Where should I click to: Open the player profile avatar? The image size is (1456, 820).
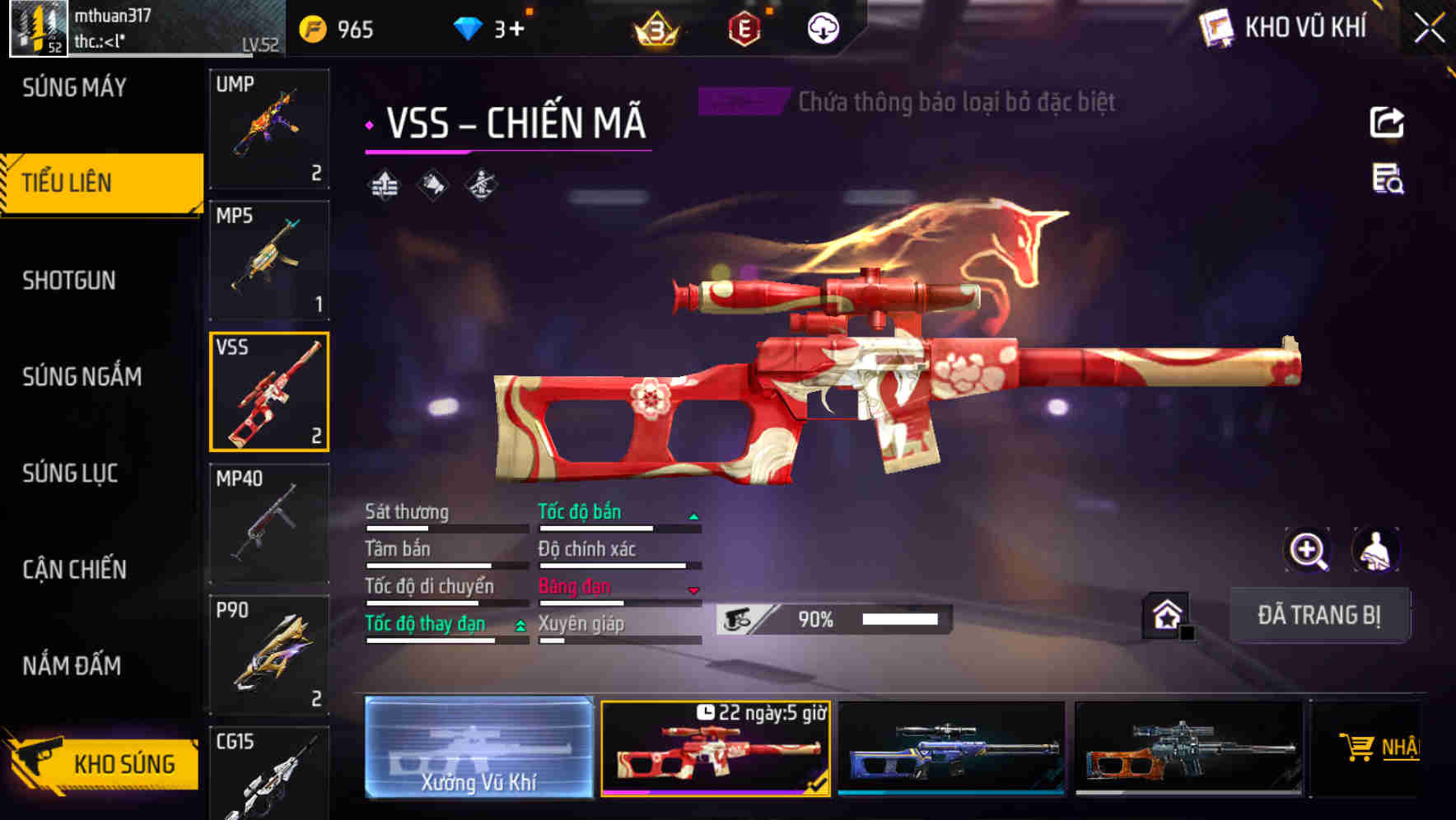pos(38,29)
